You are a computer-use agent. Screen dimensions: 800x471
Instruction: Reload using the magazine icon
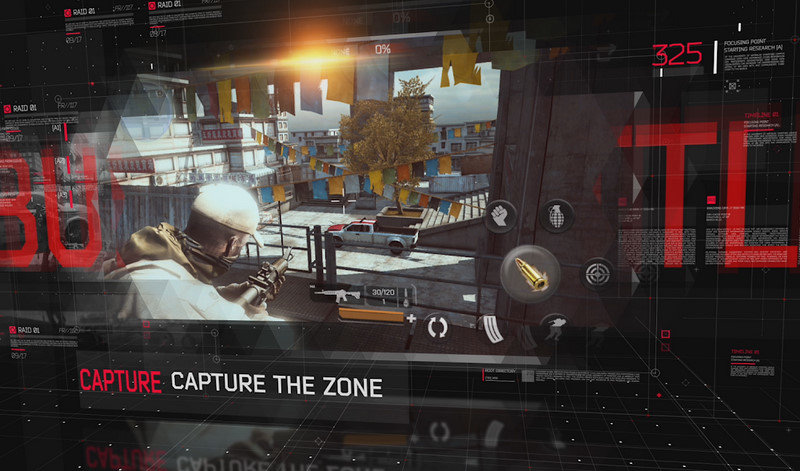(x=494, y=328)
